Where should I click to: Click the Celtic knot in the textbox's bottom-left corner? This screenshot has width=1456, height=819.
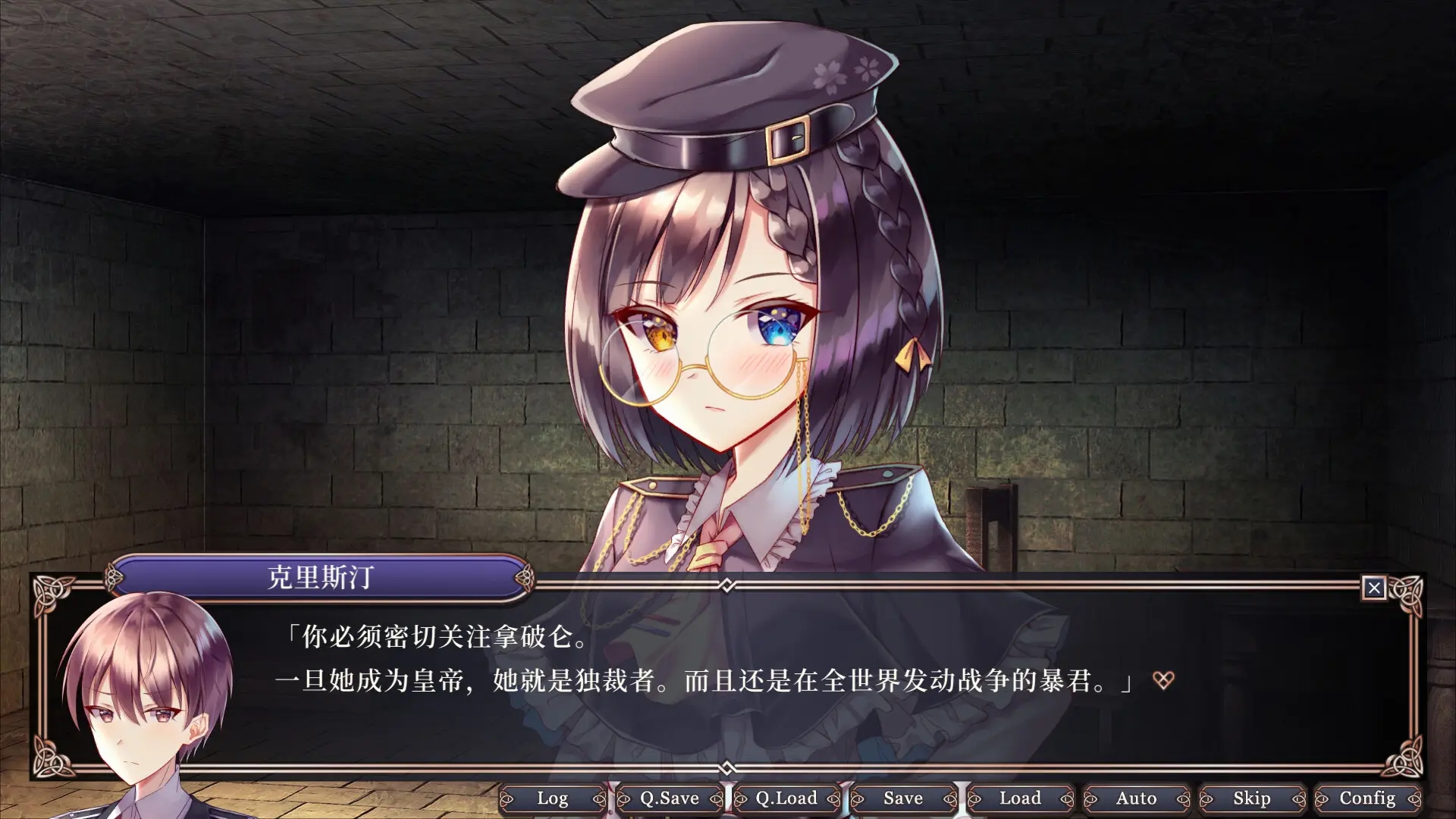tap(52, 755)
